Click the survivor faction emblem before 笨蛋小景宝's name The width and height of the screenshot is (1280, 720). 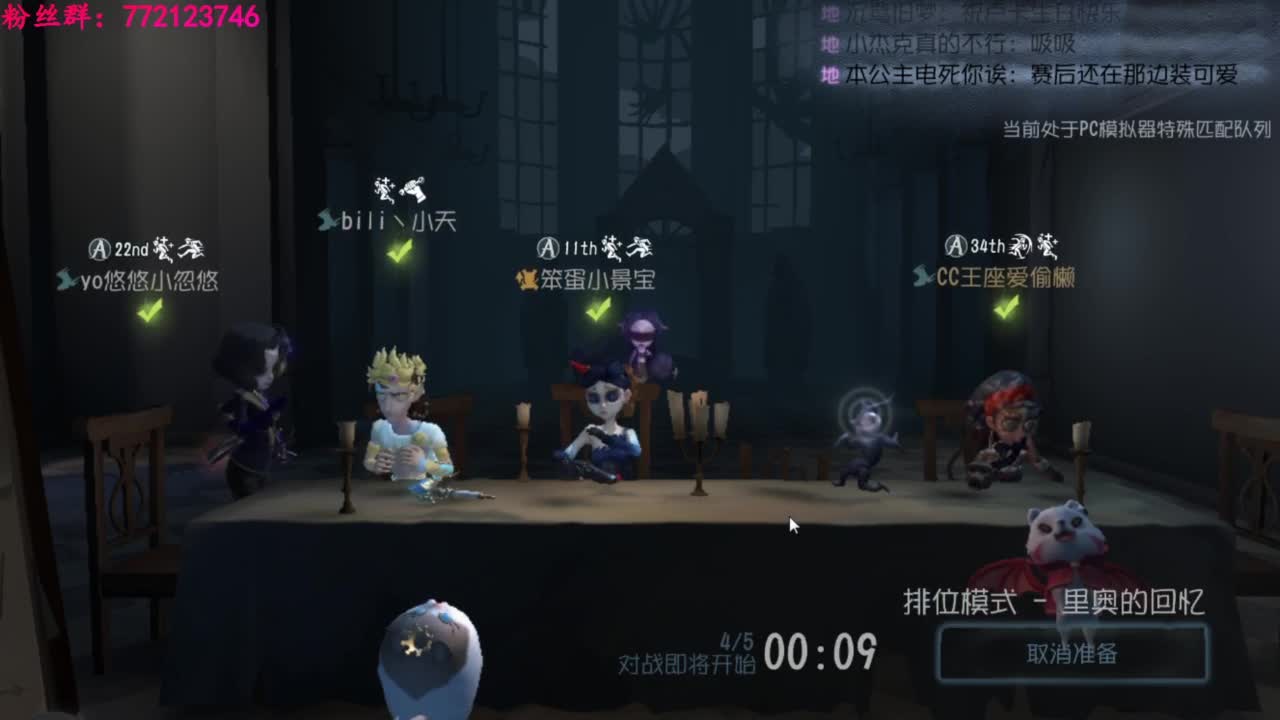pyautogui.click(x=526, y=277)
